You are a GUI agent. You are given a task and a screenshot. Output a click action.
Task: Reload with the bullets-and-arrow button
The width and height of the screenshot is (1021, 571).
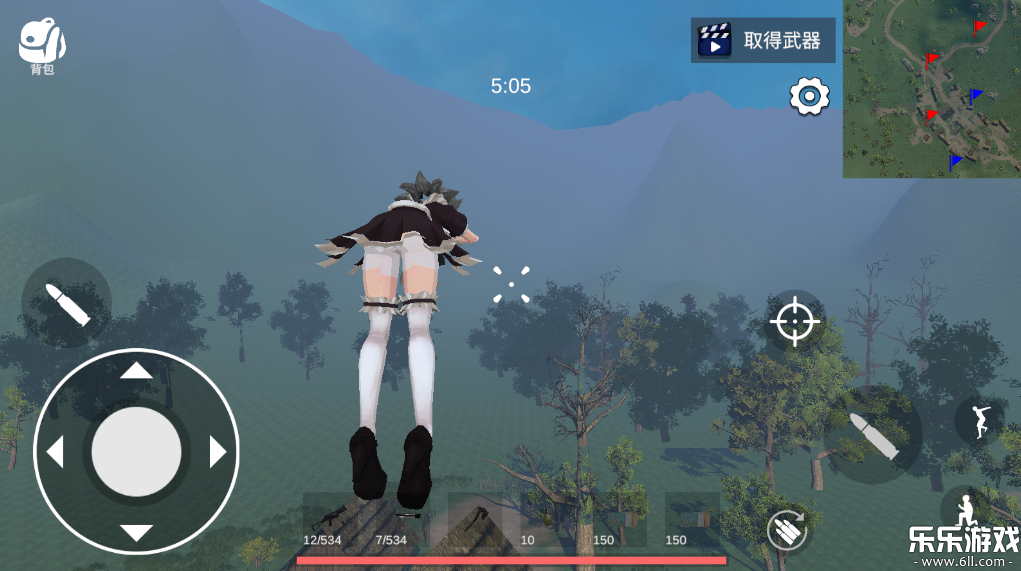point(789,529)
